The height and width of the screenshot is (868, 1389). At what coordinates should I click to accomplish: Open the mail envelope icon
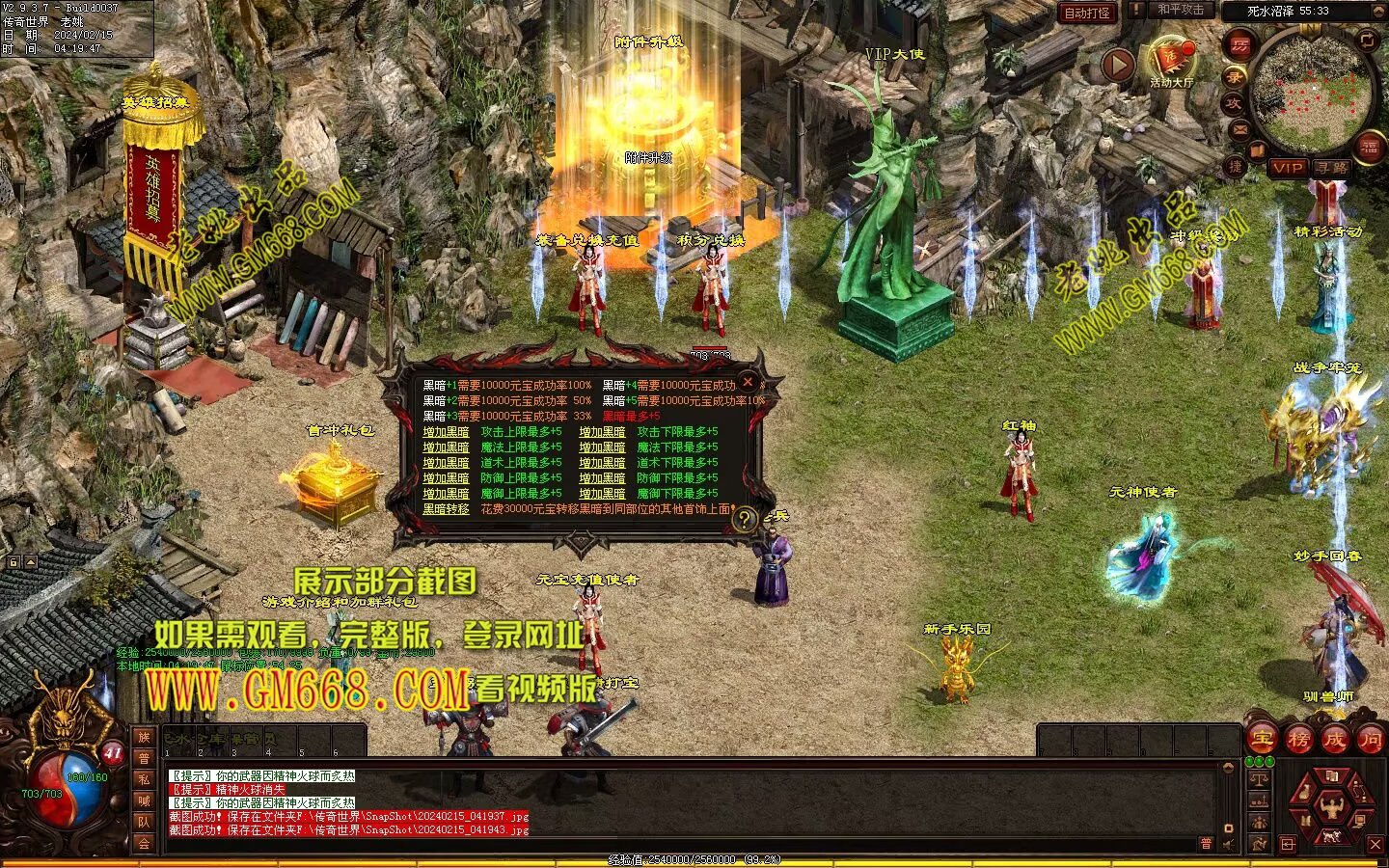click(x=1240, y=128)
